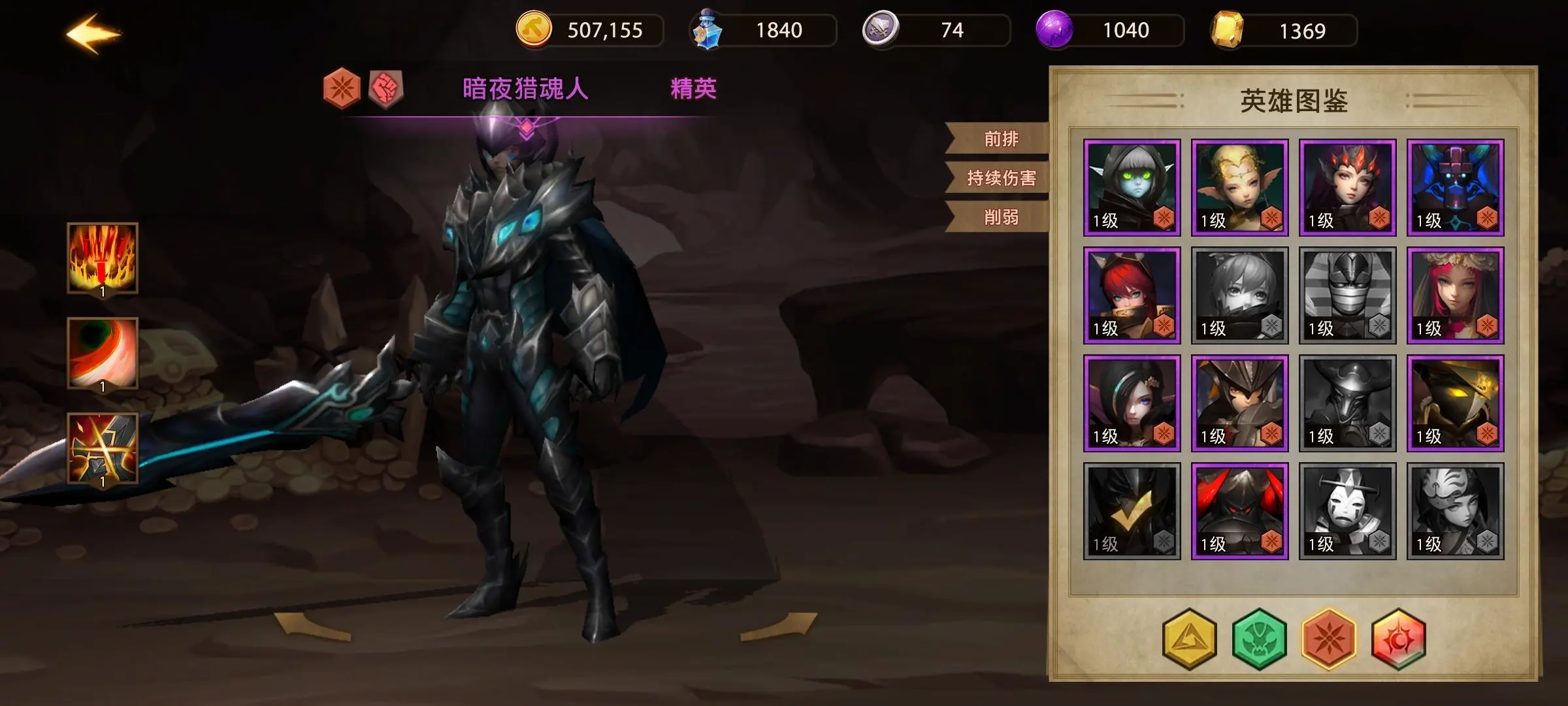This screenshot has width=1568, height=706.
Task: Select the 持续伤害 damage-over-time tag
Action: pyautogui.click(x=1000, y=178)
